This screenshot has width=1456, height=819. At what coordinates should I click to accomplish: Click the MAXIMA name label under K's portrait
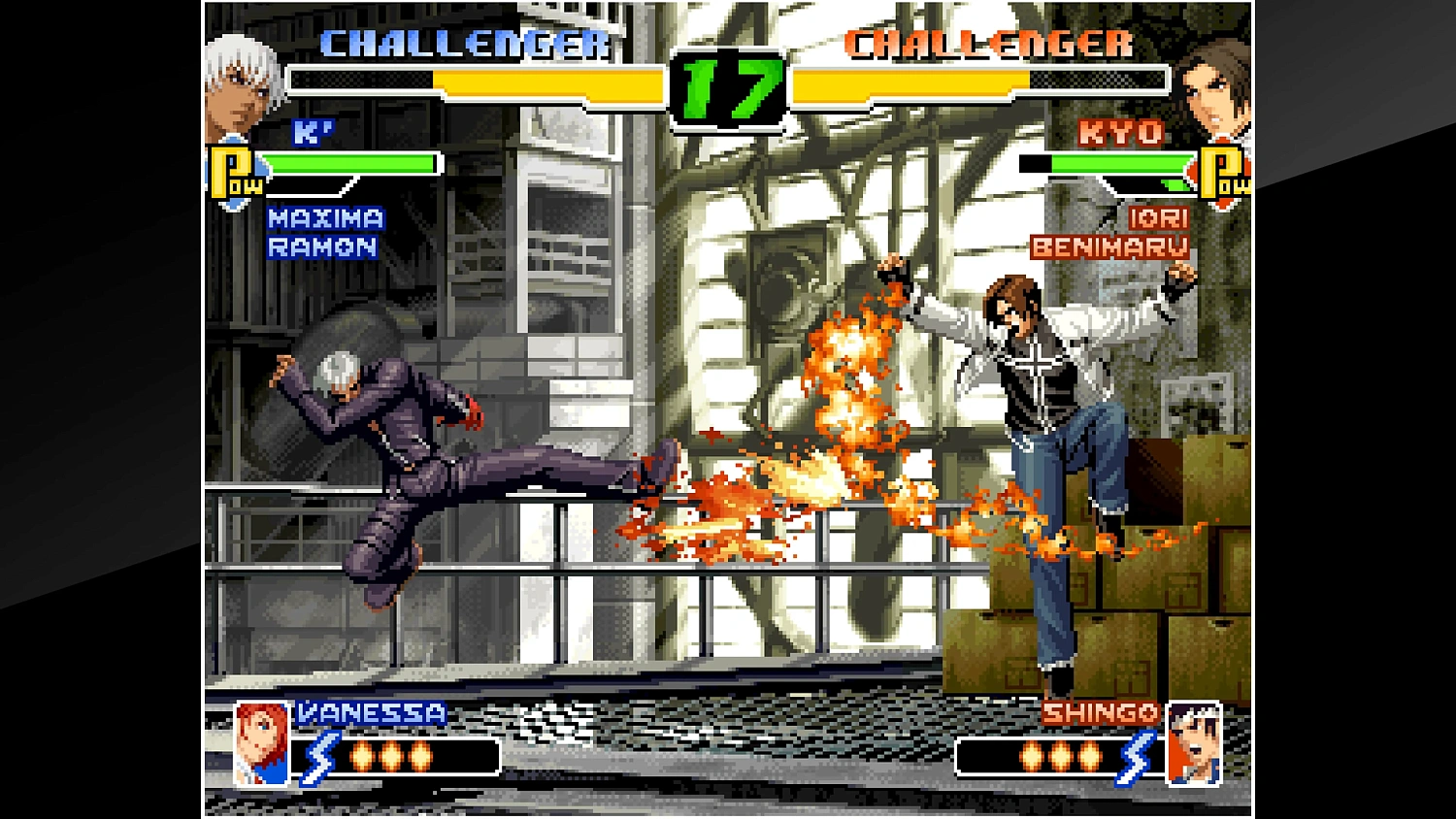coord(324,220)
